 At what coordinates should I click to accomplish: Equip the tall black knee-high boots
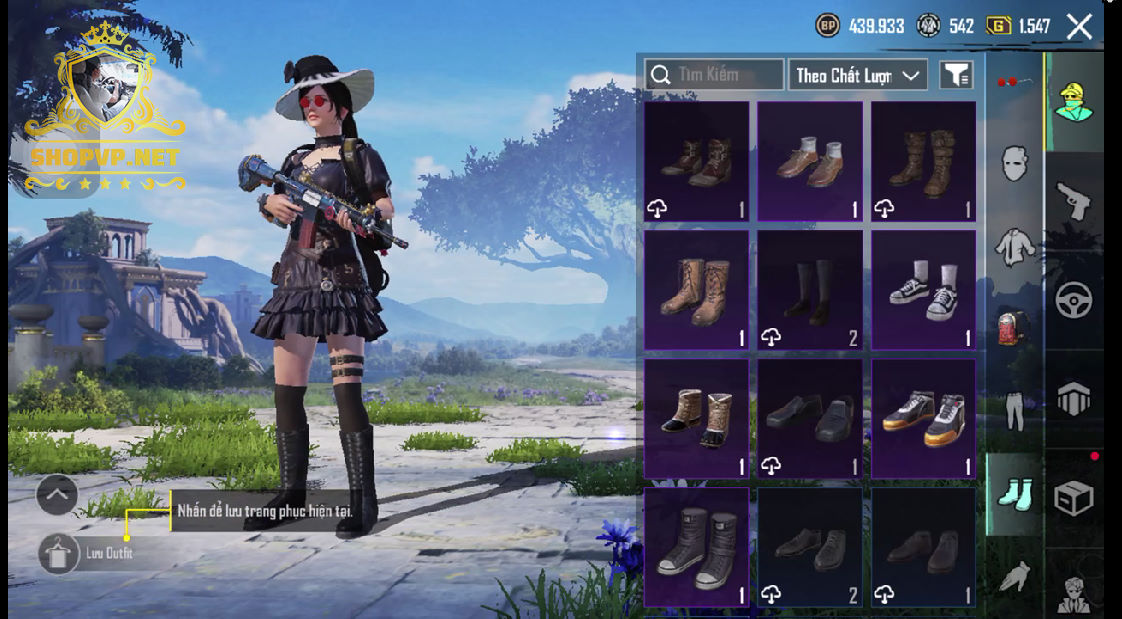click(x=809, y=290)
